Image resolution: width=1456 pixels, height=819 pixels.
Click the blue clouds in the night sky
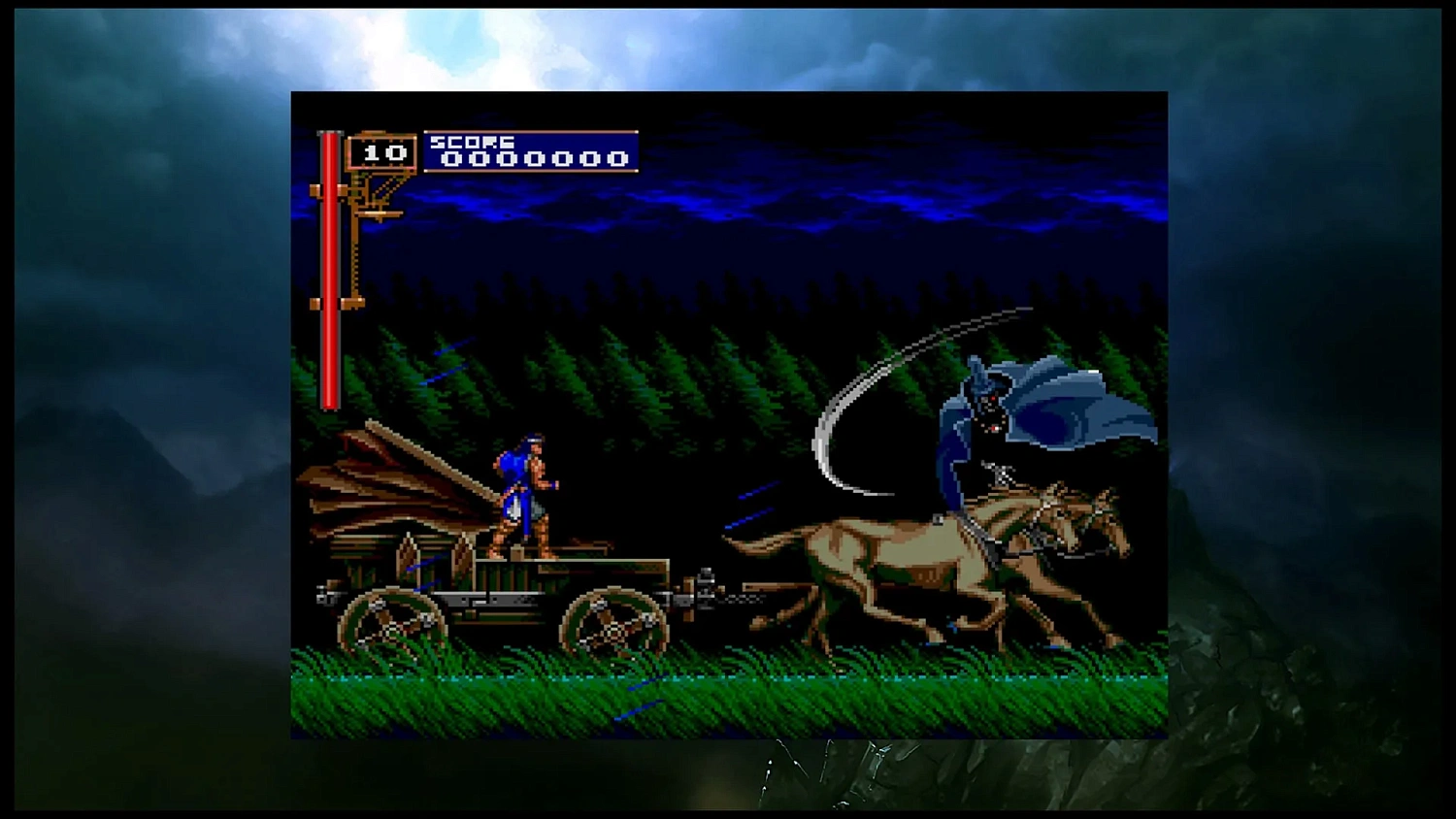click(x=728, y=204)
